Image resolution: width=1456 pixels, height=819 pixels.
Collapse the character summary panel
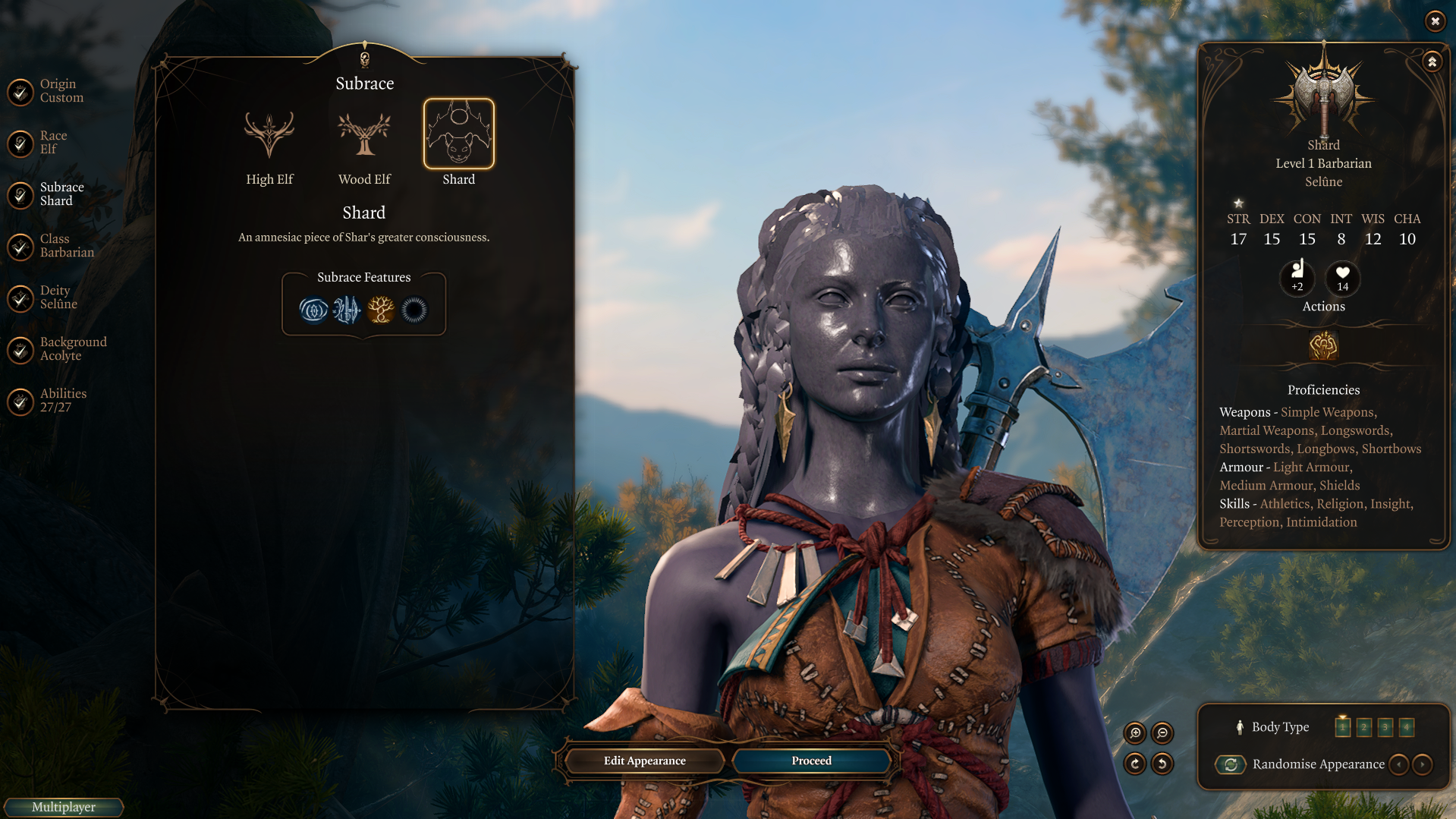click(x=1432, y=61)
